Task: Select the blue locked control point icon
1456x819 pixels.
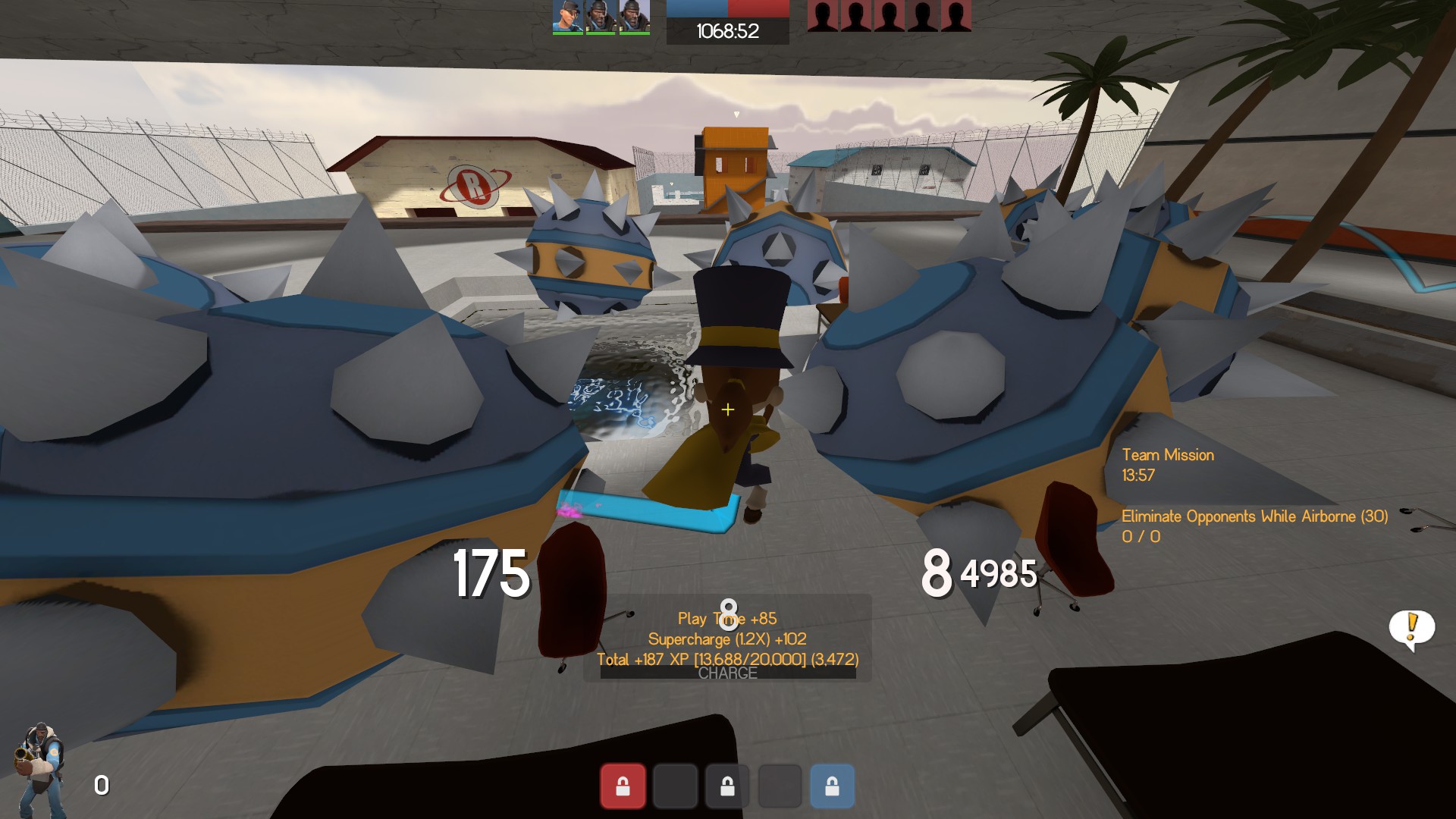Action: click(832, 786)
